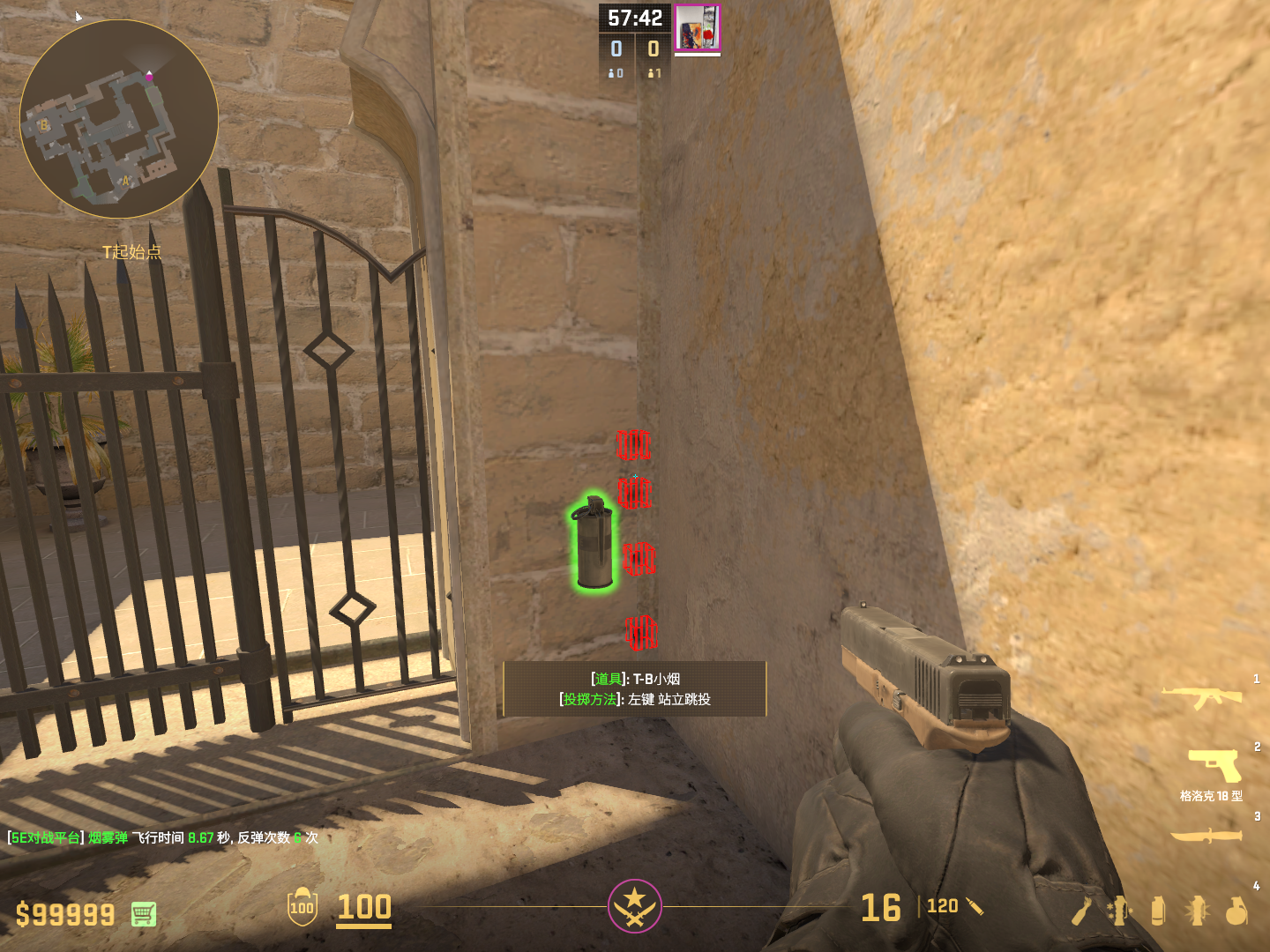Choose the decoy grenade icon
1270x952 pixels.
pos(1119,911)
